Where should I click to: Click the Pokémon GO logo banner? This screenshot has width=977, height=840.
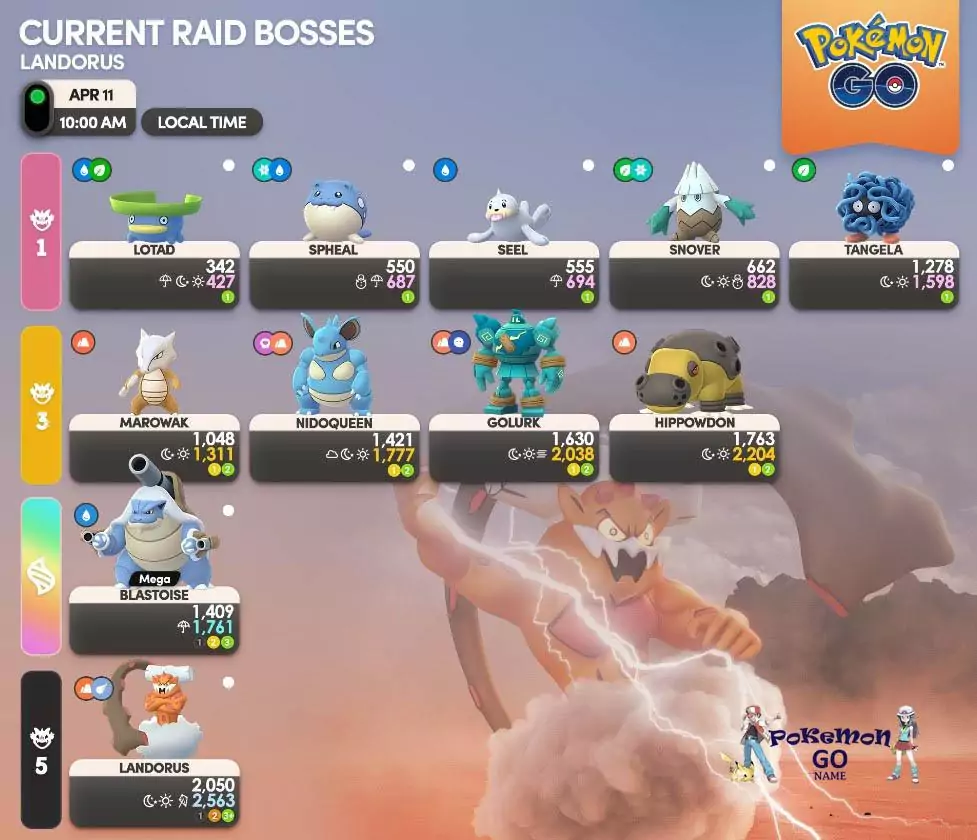869,68
